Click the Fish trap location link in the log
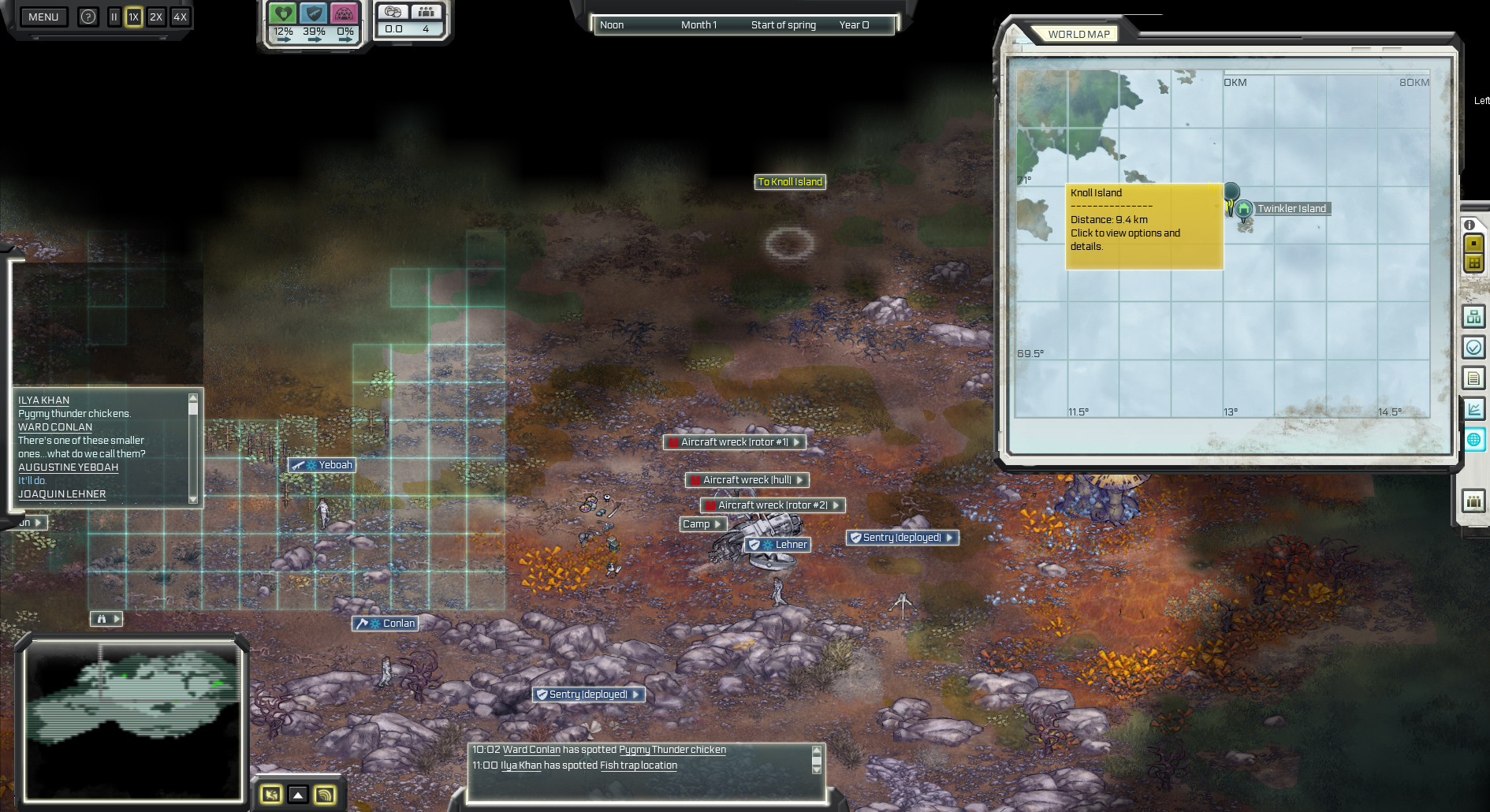The width and height of the screenshot is (1490, 812). point(637,765)
